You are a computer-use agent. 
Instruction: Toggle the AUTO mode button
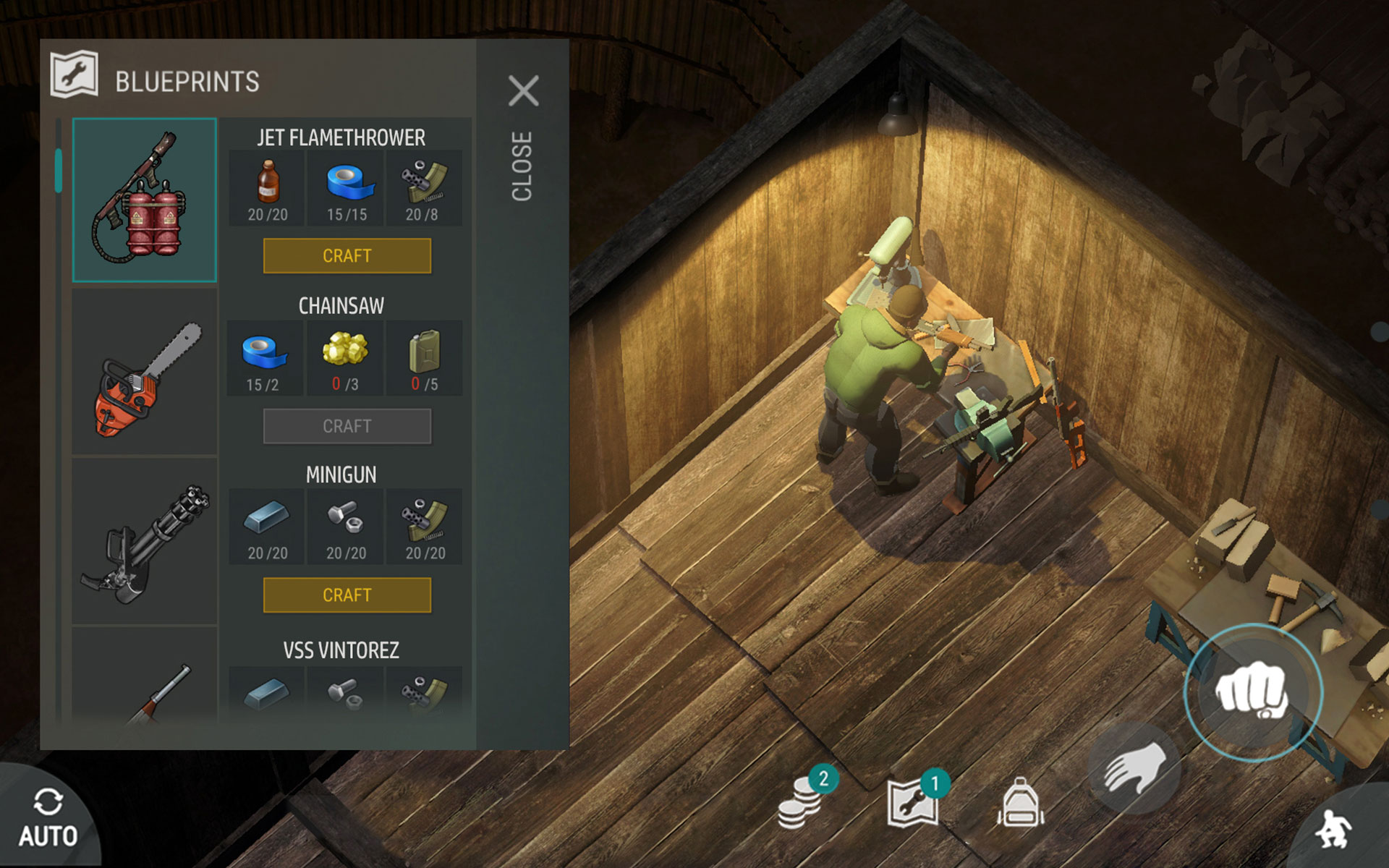coord(48,819)
